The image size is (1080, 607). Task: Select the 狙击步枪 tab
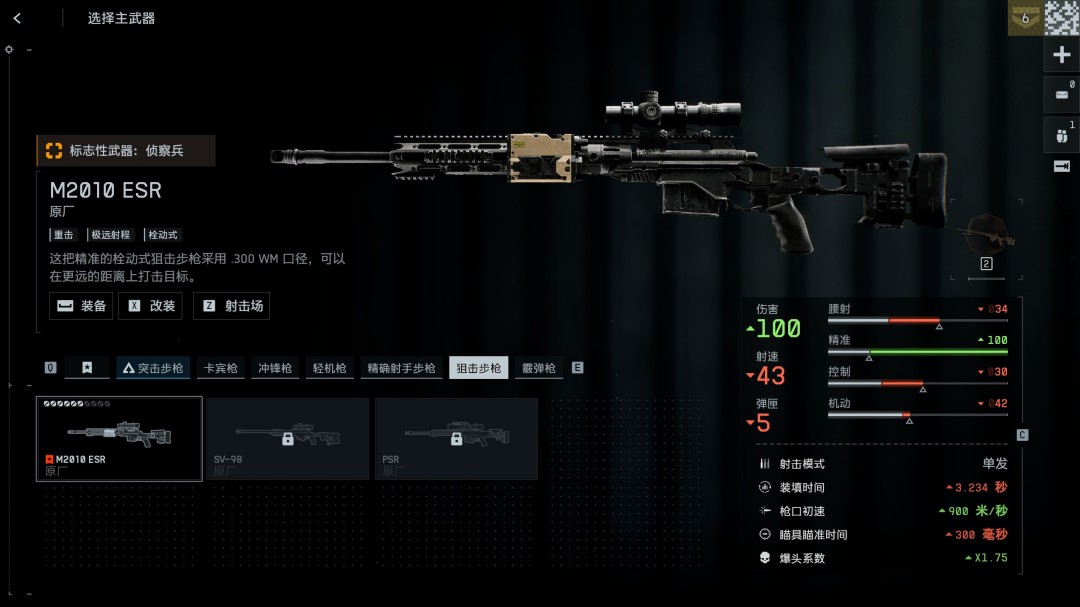pos(479,368)
